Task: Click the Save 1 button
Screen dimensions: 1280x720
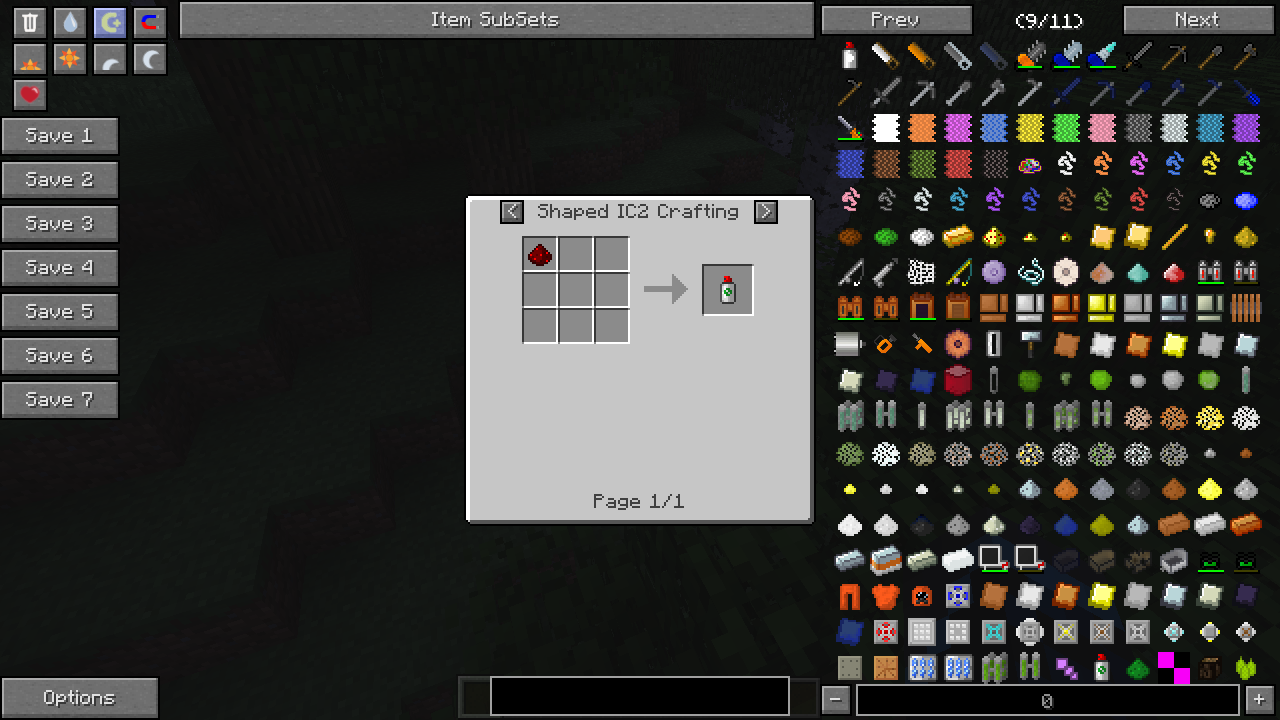Action: coord(60,136)
